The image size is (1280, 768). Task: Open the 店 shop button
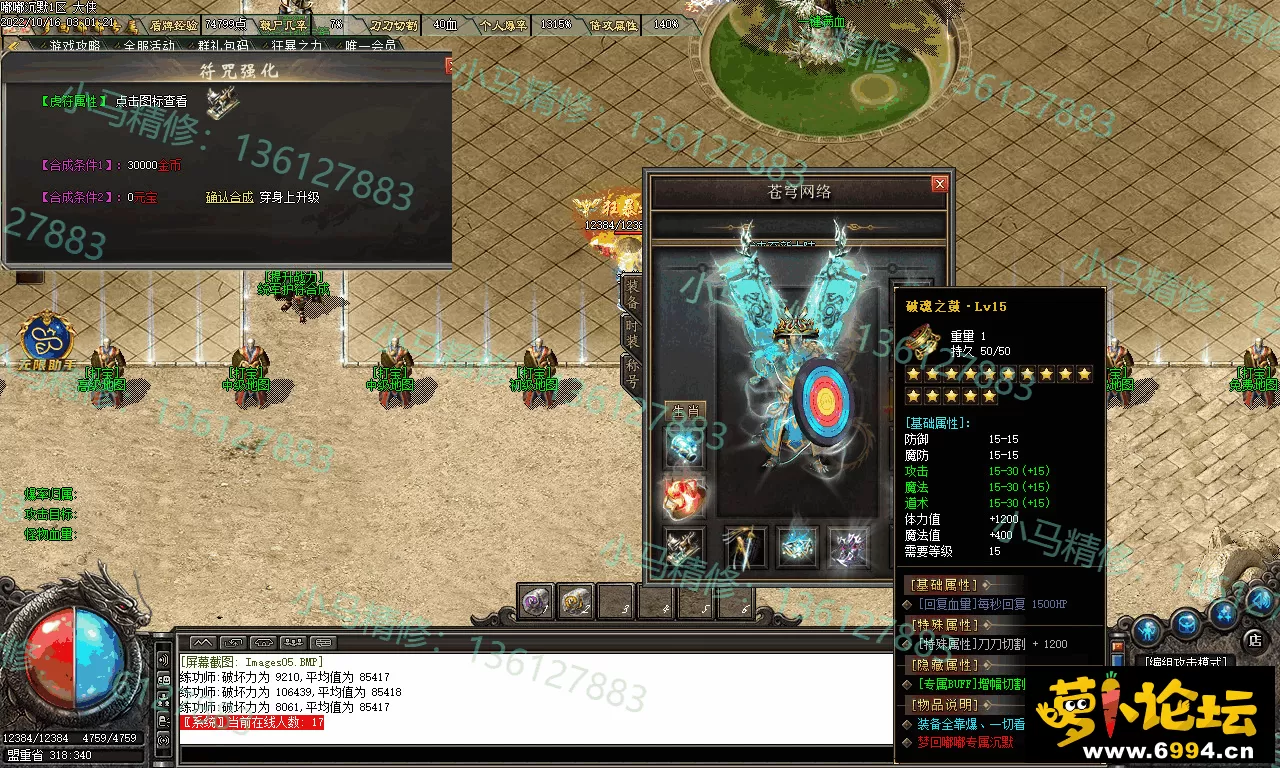click(1254, 640)
